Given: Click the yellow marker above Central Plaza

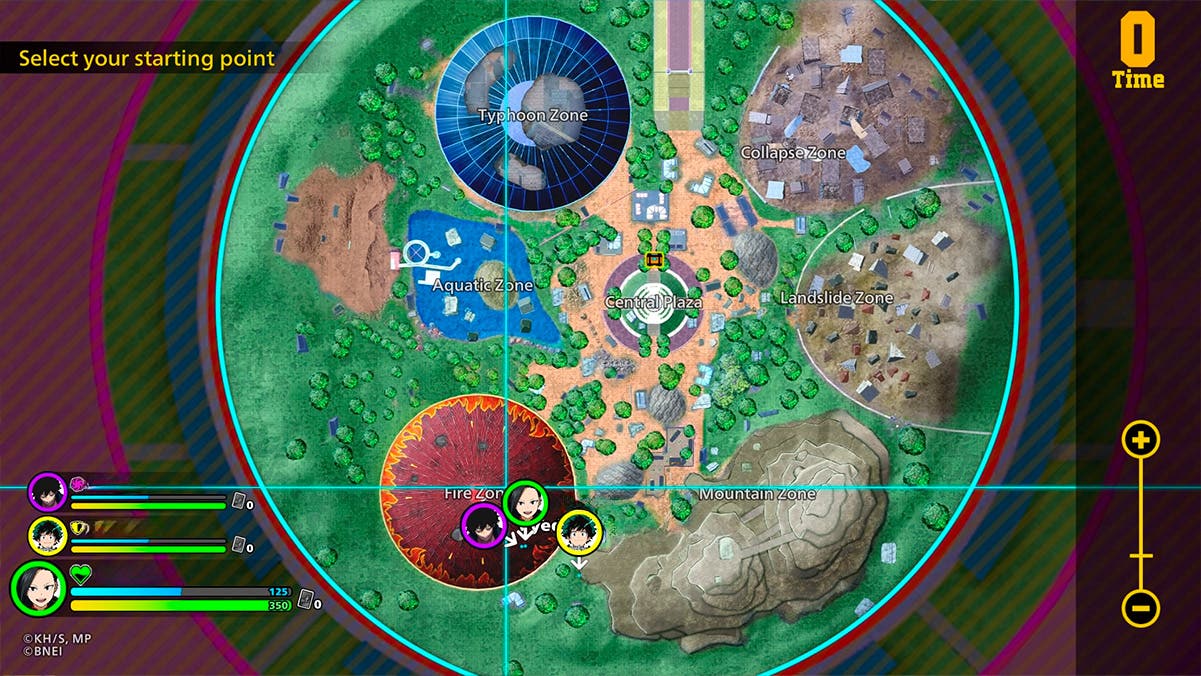Looking at the screenshot, I should [x=655, y=260].
